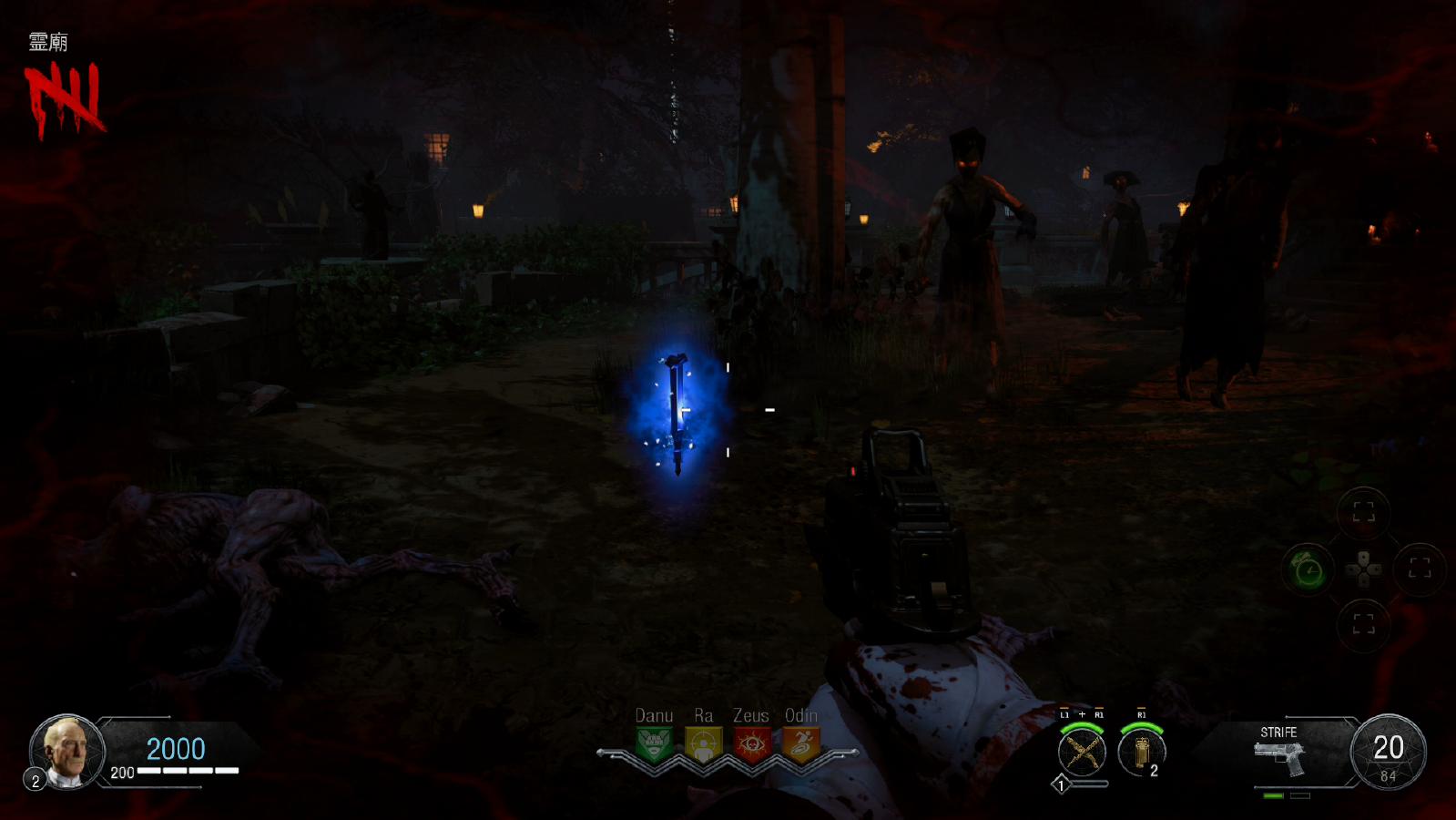Choose the orange Odin perk icon
The height and width of the screenshot is (820, 1456).
coord(800,744)
